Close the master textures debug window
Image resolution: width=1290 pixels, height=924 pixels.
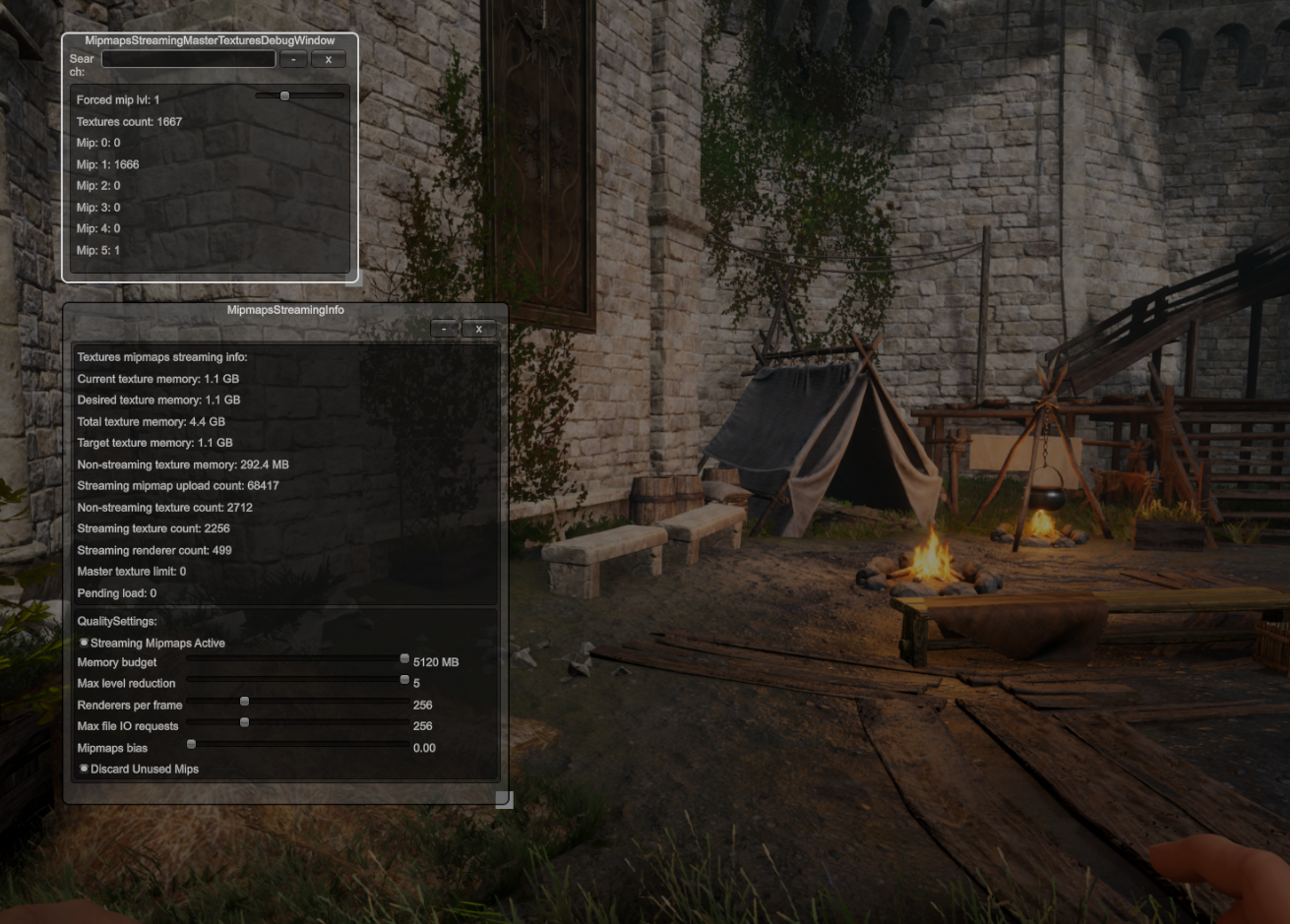[x=329, y=59]
